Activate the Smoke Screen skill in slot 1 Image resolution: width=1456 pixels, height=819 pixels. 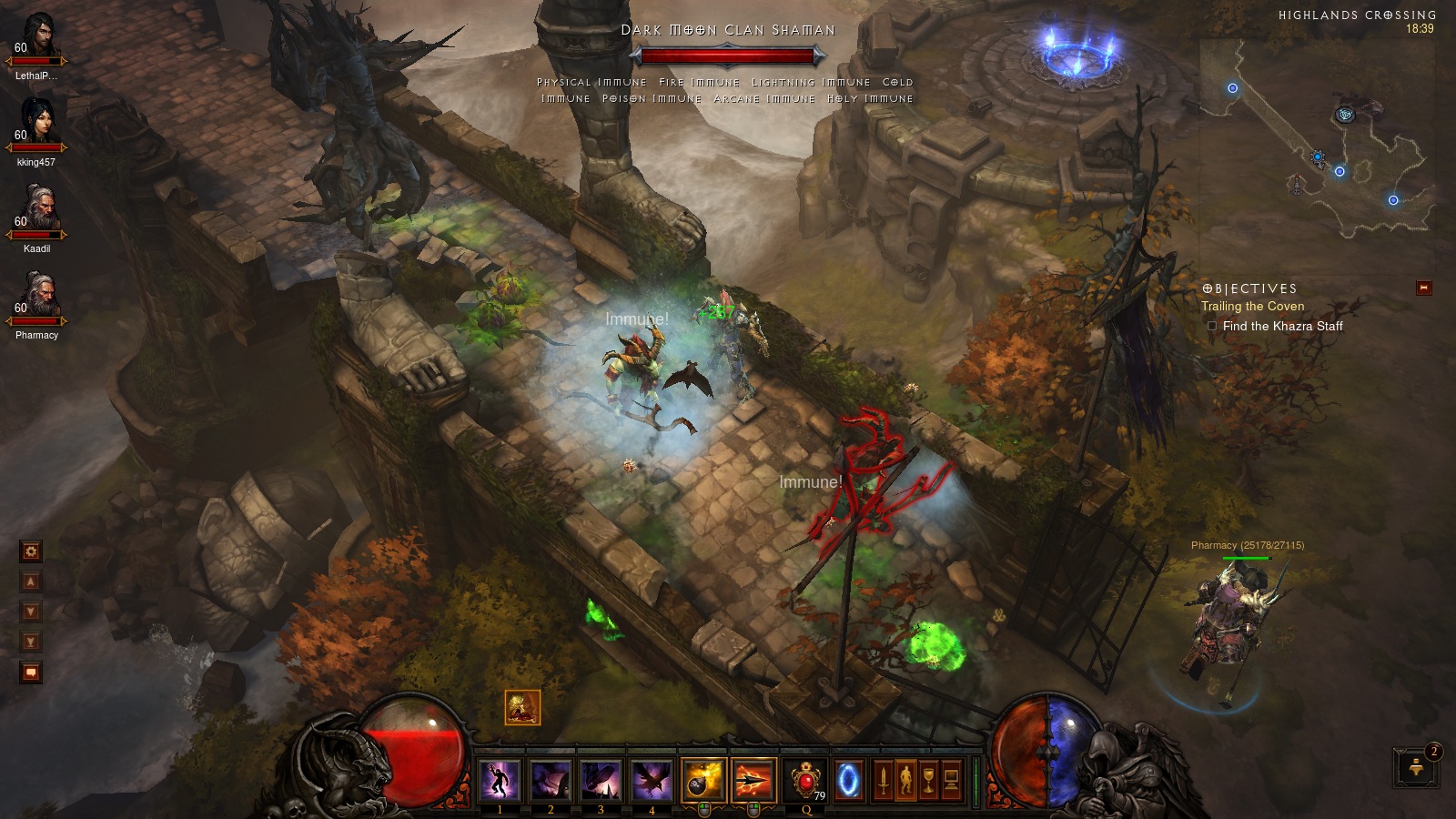[500, 781]
